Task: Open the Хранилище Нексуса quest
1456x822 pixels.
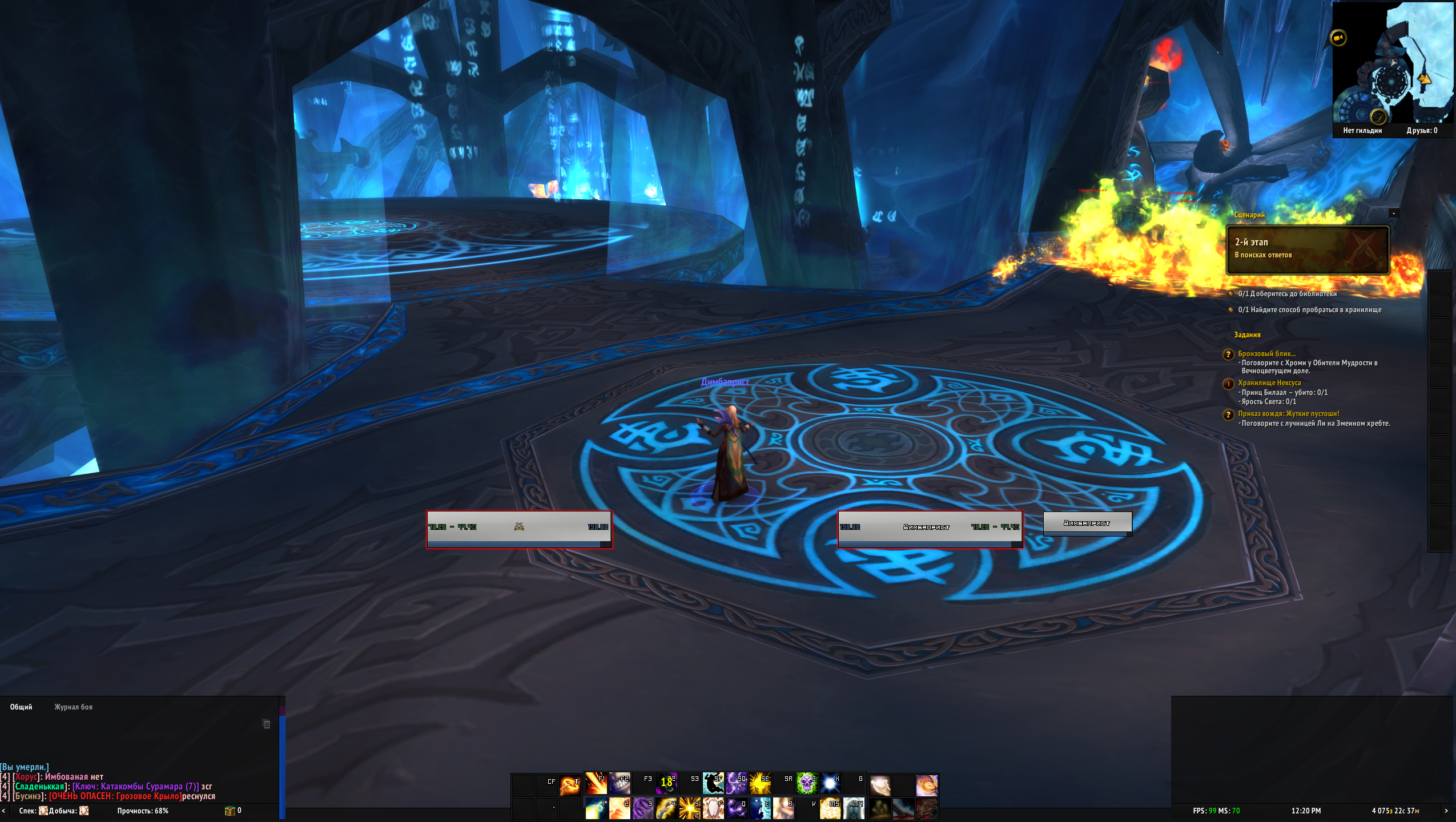Action: click(1269, 383)
